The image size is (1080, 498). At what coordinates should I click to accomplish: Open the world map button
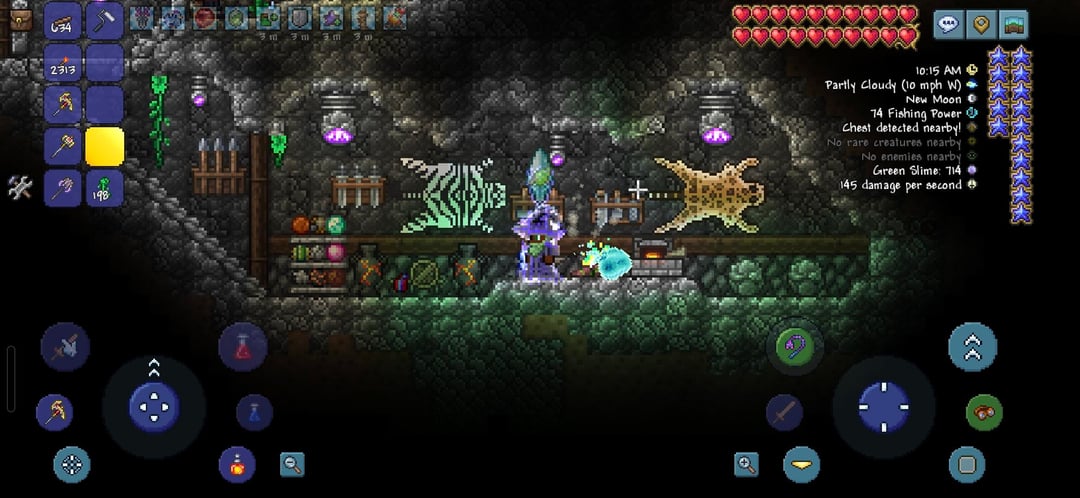click(1014, 24)
